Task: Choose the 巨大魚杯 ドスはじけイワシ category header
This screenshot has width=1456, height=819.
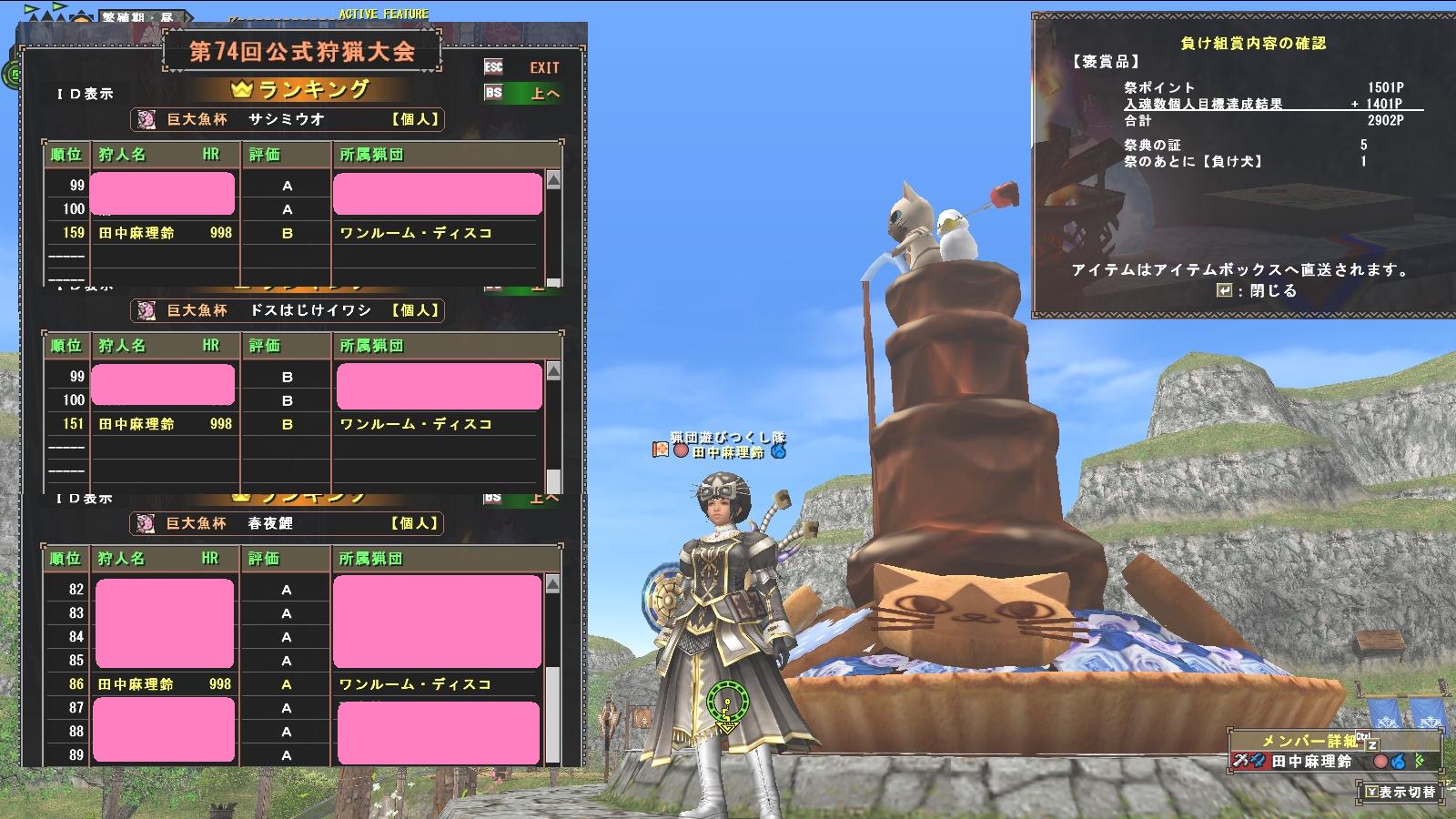Action: [288, 310]
